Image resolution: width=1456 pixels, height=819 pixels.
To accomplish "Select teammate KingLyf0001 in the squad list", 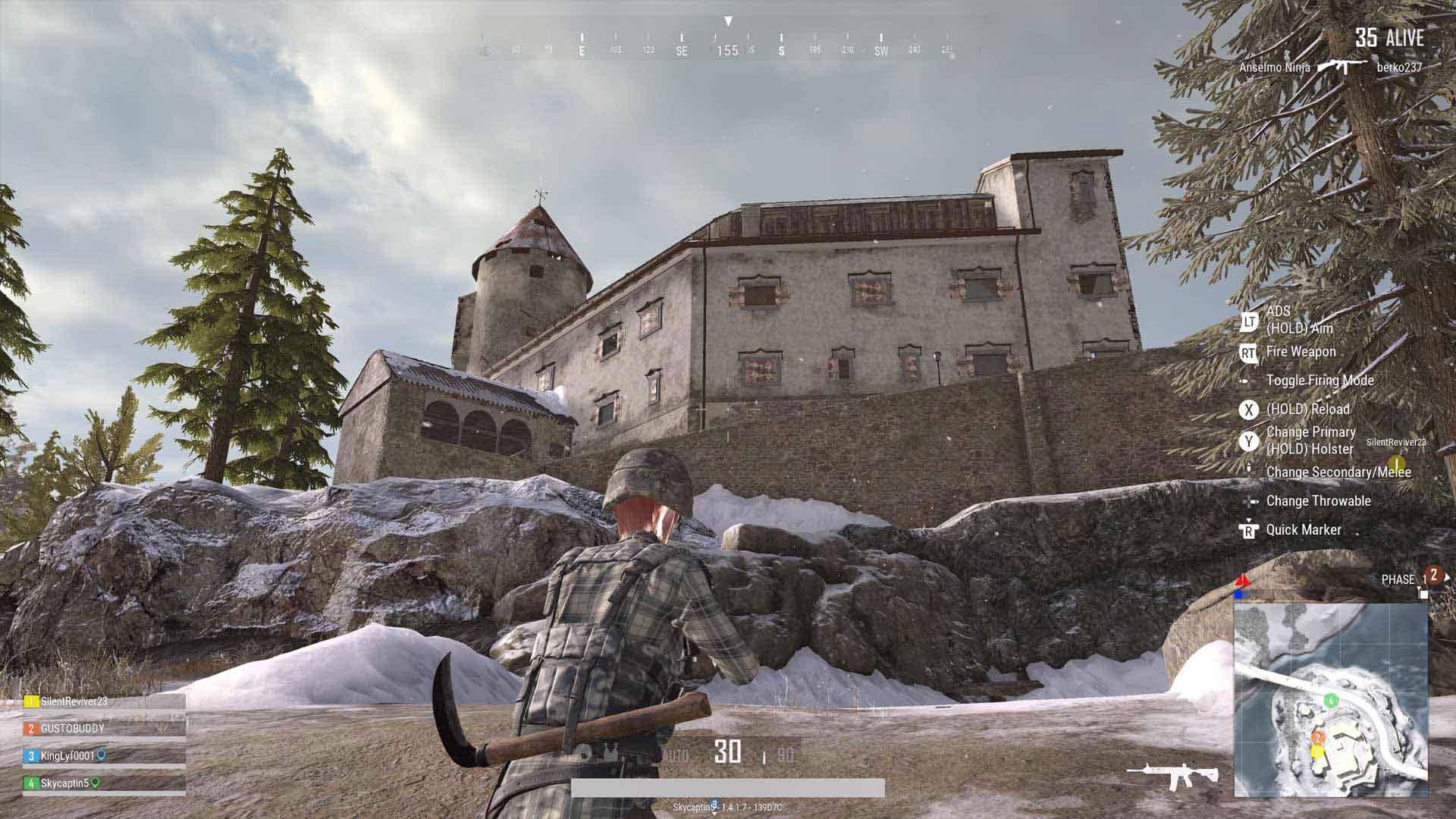I will (67, 756).
